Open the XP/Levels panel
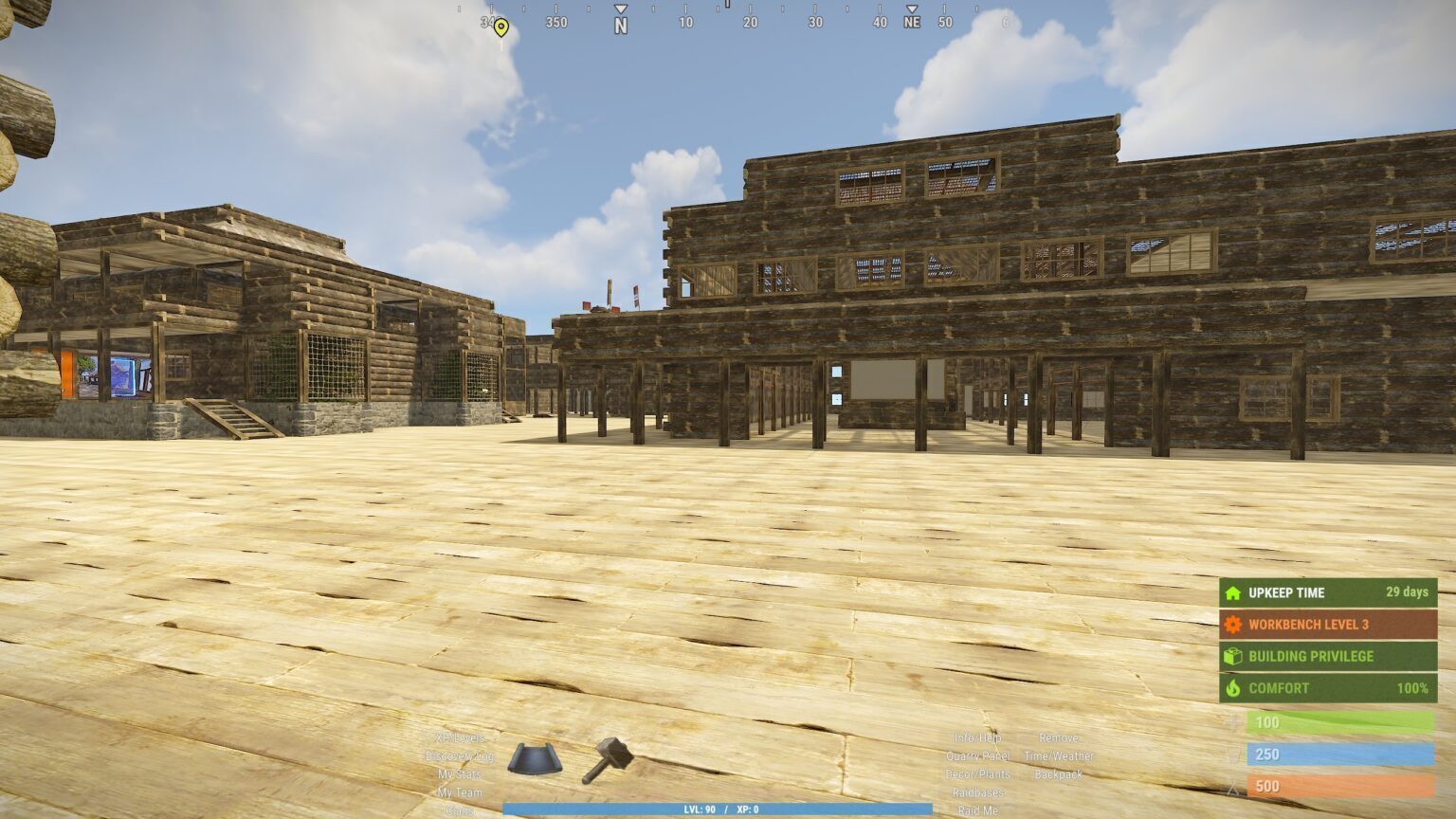1456x819 pixels. click(x=460, y=737)
